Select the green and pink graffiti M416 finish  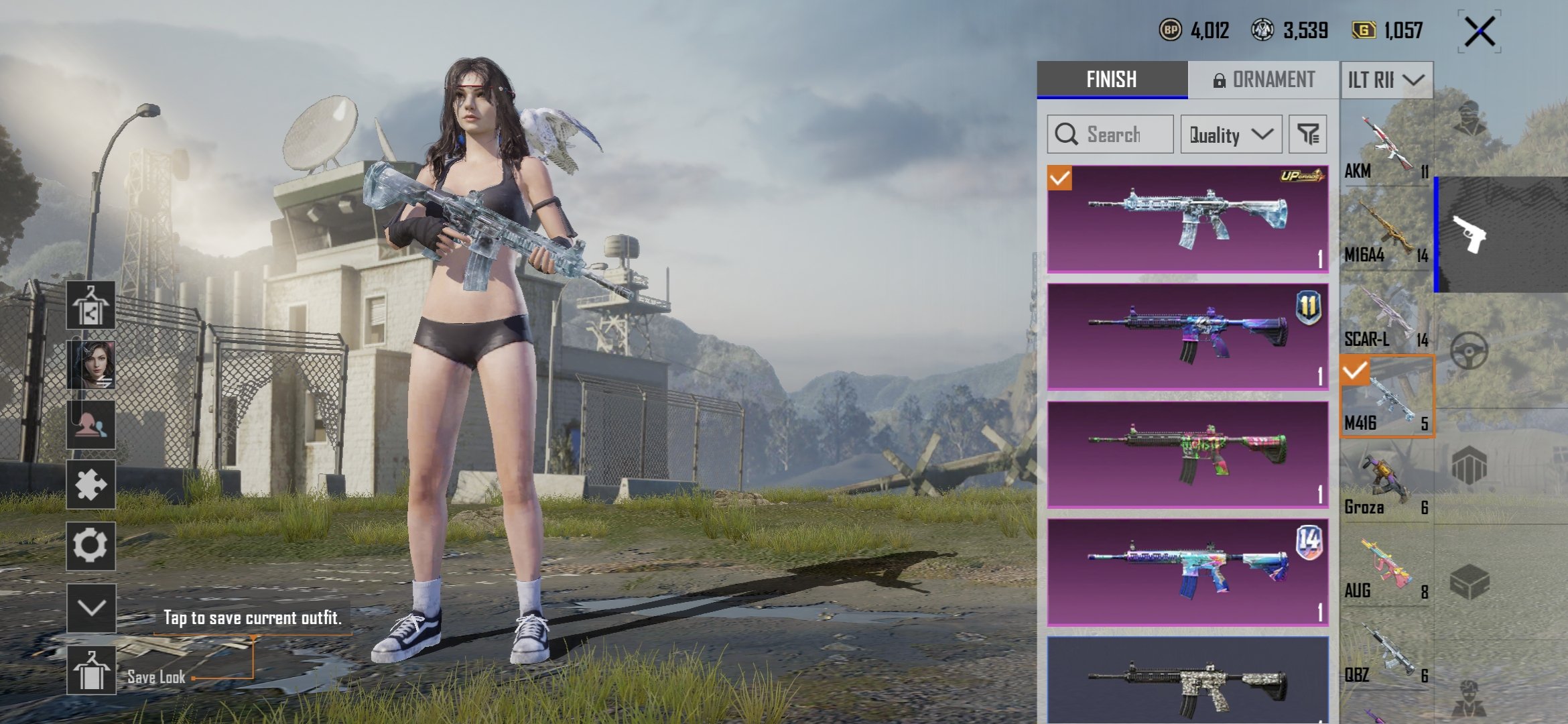[x=1187, y=455]
